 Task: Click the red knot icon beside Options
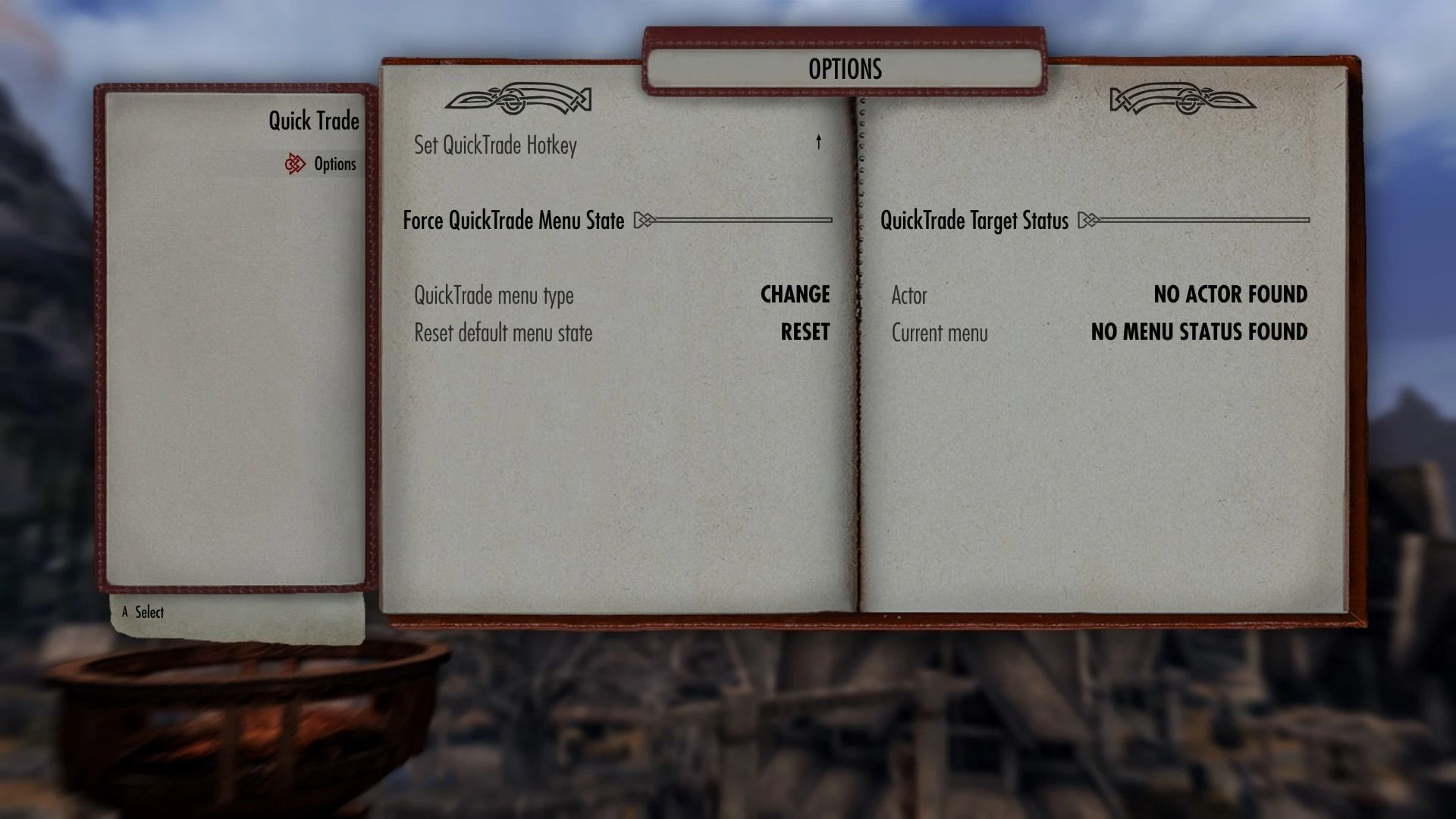click(x=297, y=164)
